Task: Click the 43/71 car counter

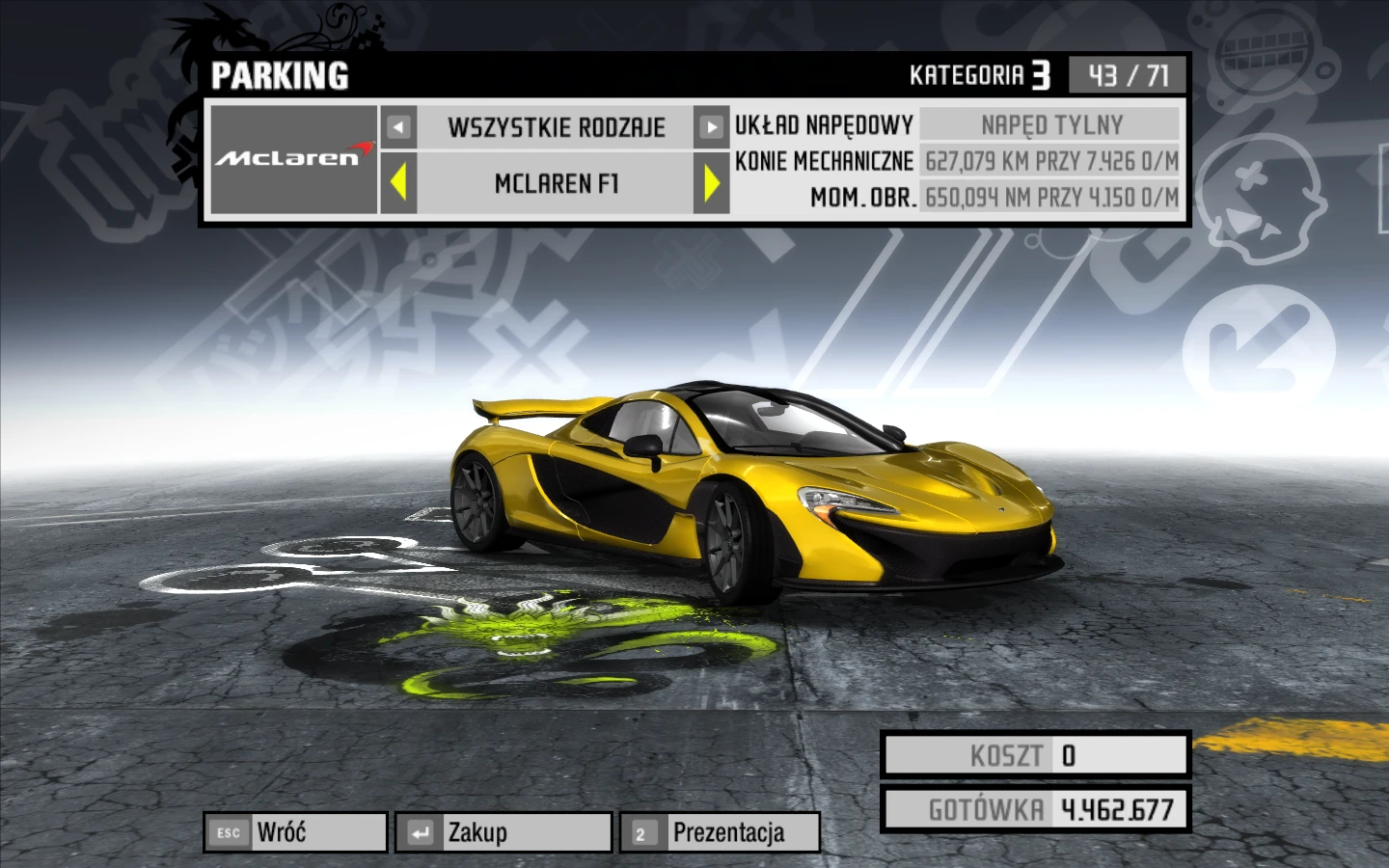Action: click(1129, 73)
